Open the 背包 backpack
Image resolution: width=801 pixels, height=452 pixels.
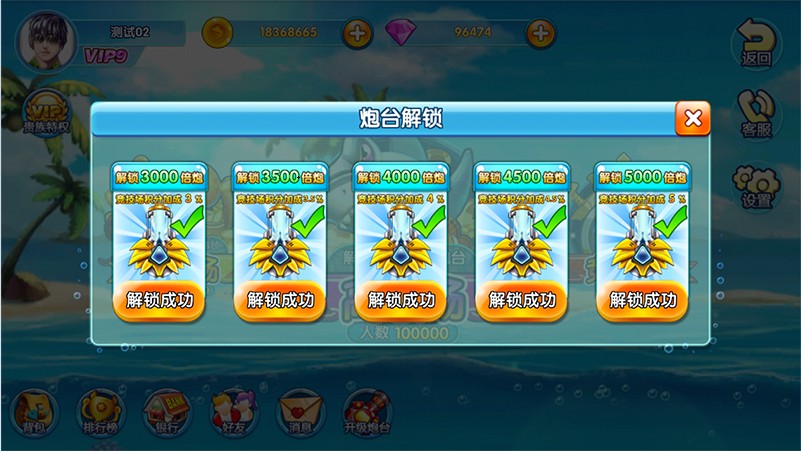(33, 412)
